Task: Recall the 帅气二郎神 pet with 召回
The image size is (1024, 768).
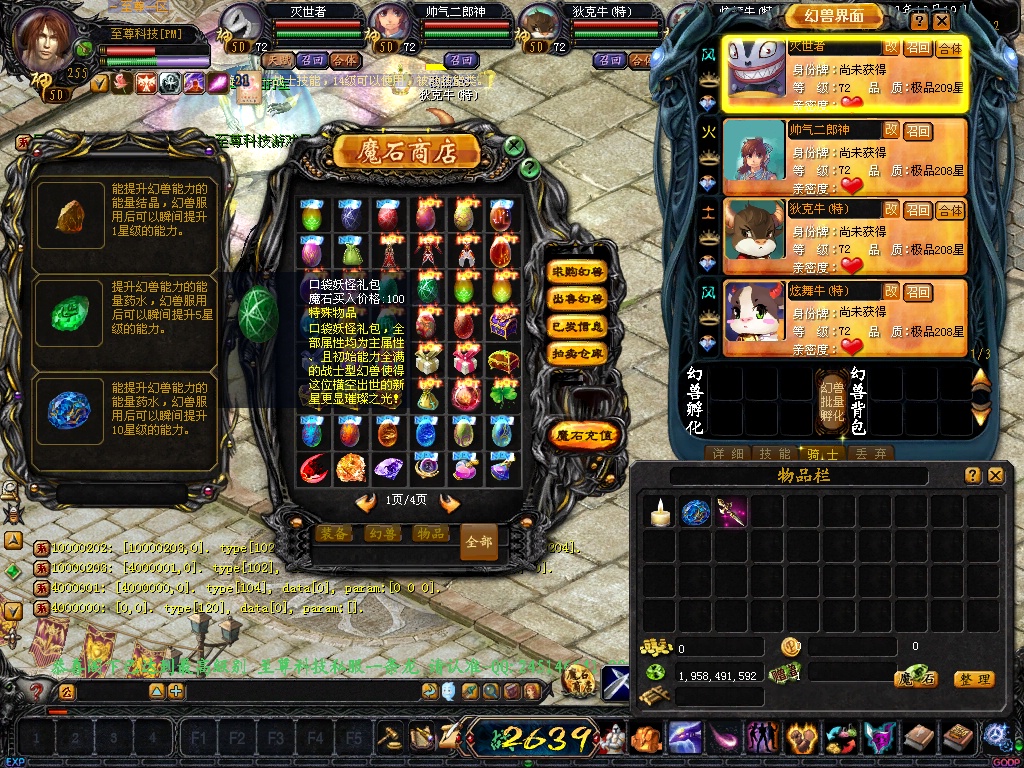Action: coord(917,130)
